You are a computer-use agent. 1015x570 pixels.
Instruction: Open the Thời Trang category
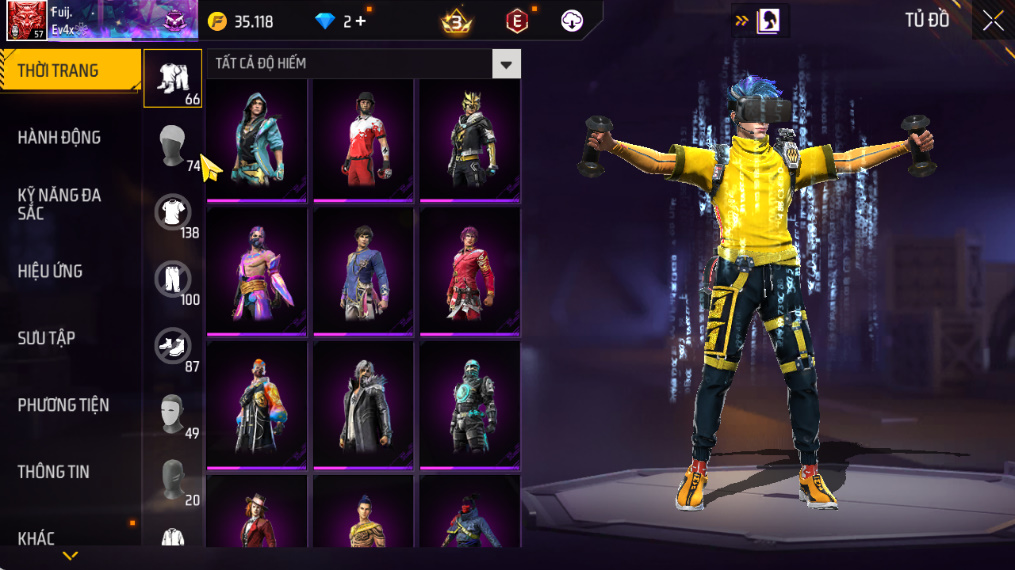[x=70, y=70]
